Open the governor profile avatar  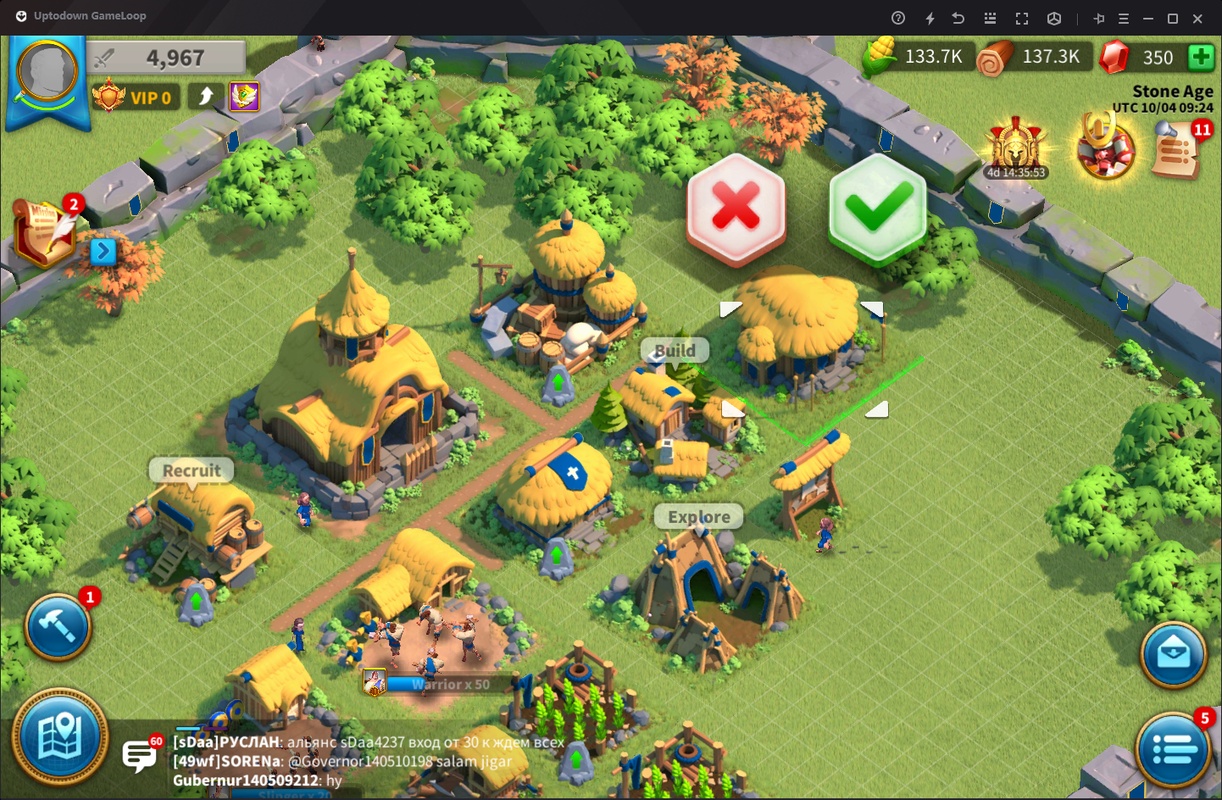[45, 74]
